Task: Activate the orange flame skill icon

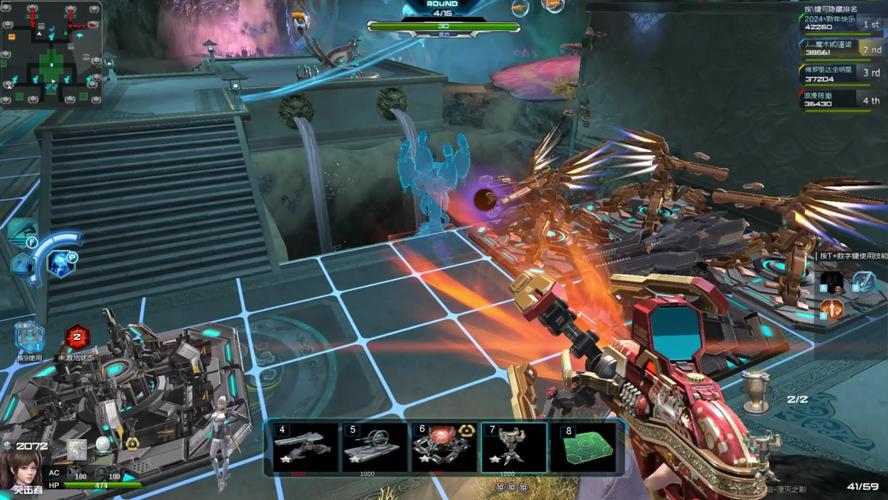Action: pyautogui.click(x=833, y=311)
